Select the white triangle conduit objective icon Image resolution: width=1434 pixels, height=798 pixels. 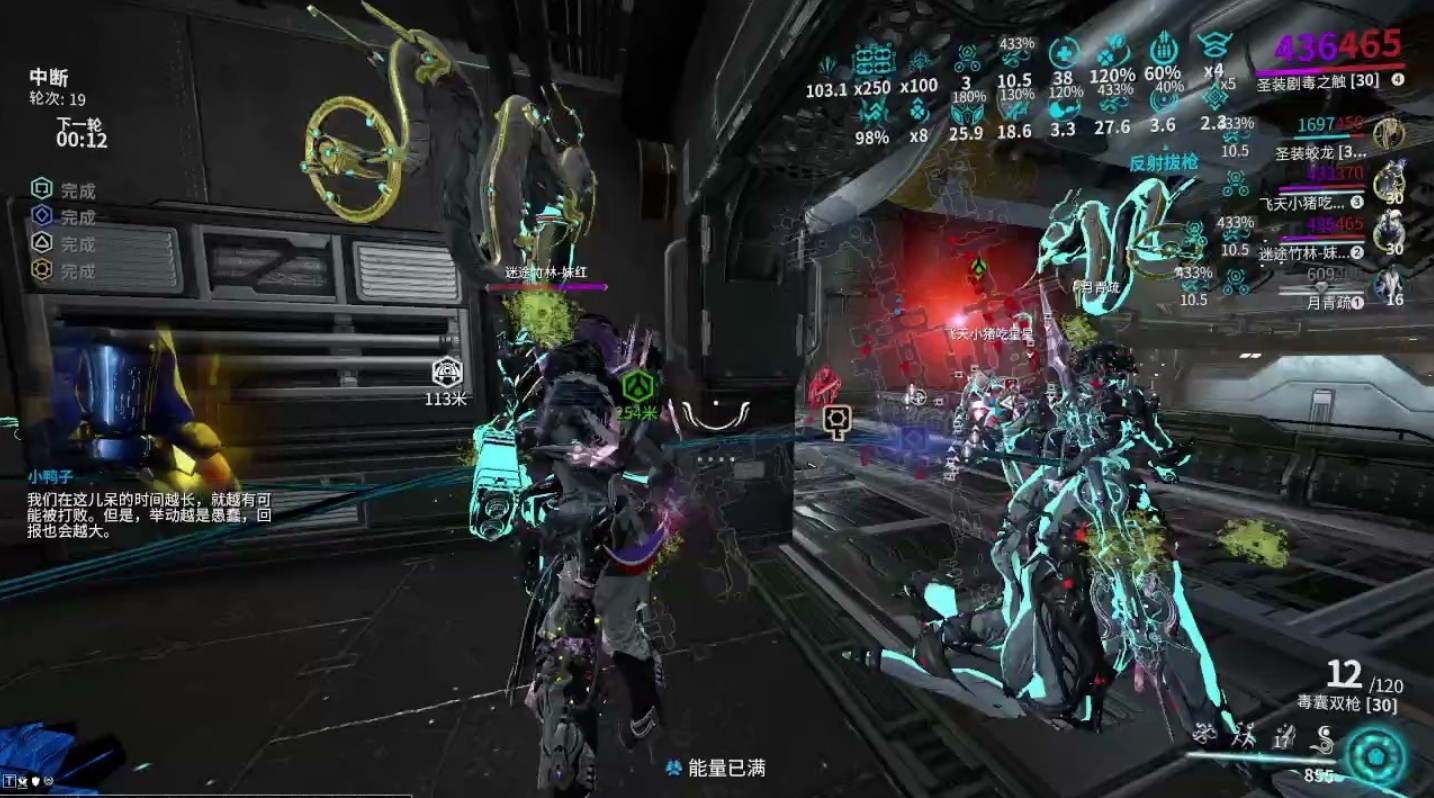pos(41,243)
